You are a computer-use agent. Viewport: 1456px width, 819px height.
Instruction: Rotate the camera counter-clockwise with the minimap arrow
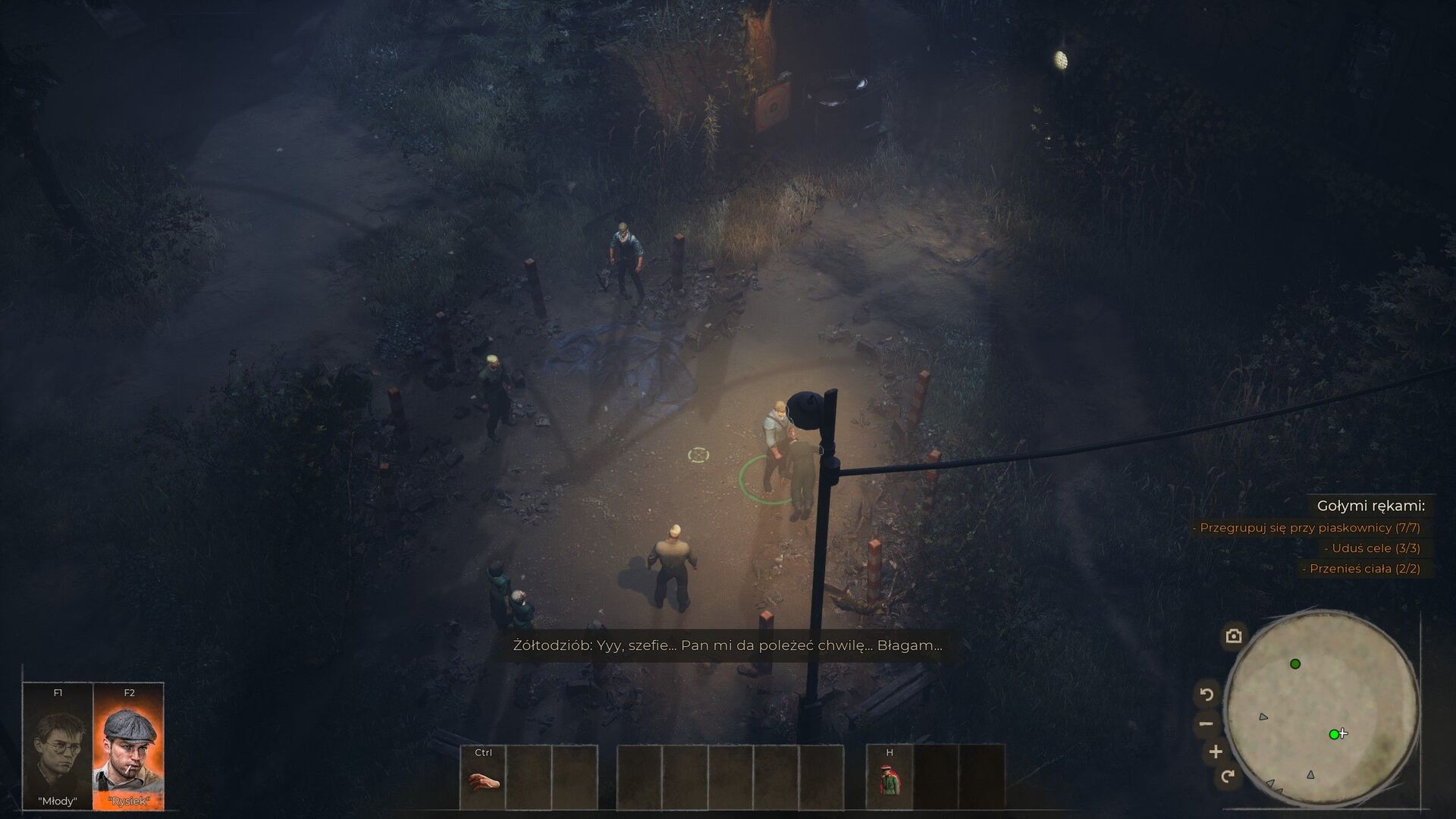[1207, 694]
